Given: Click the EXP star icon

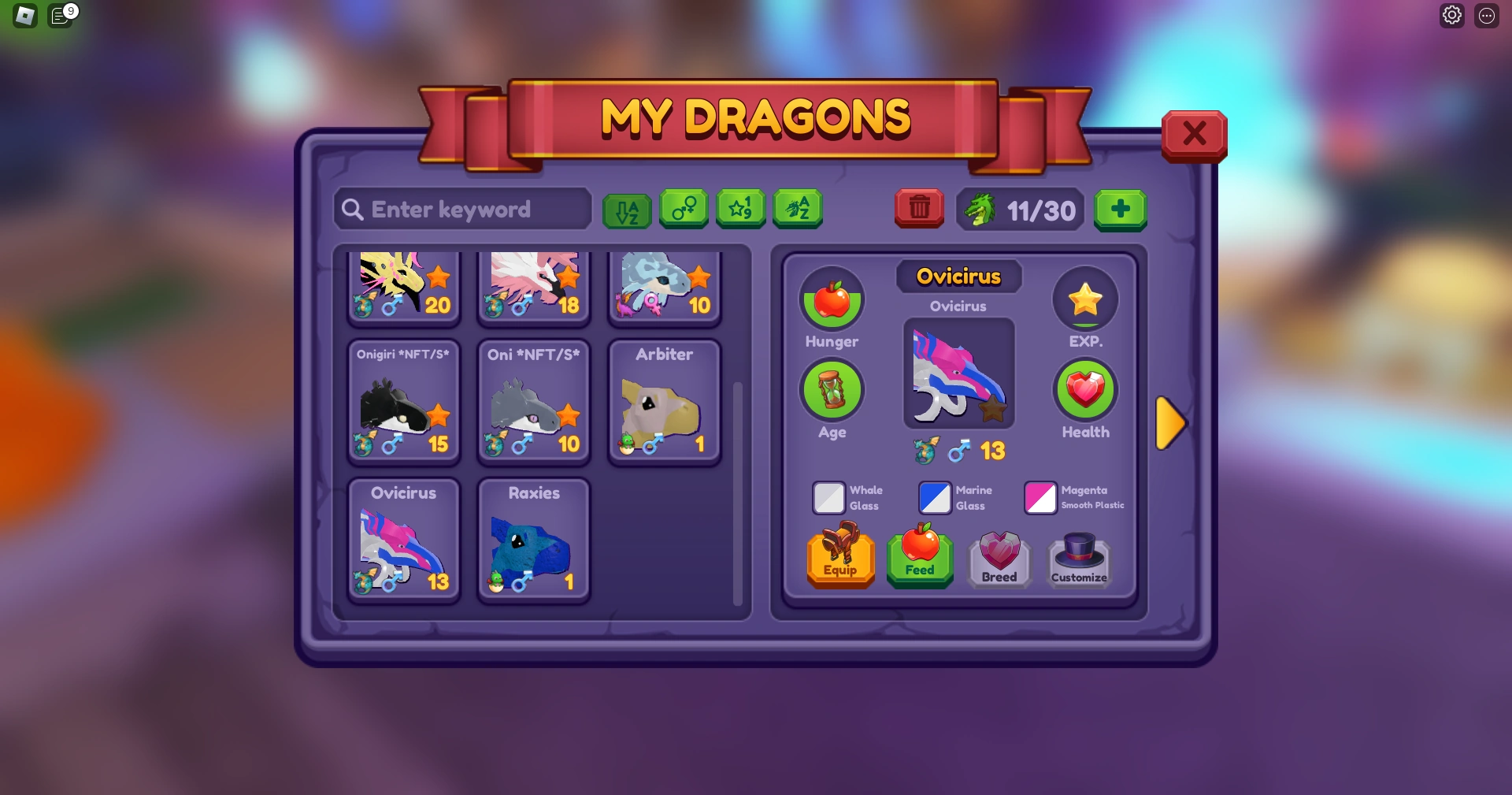Looking at the screenshot, I should (1085, 299).
